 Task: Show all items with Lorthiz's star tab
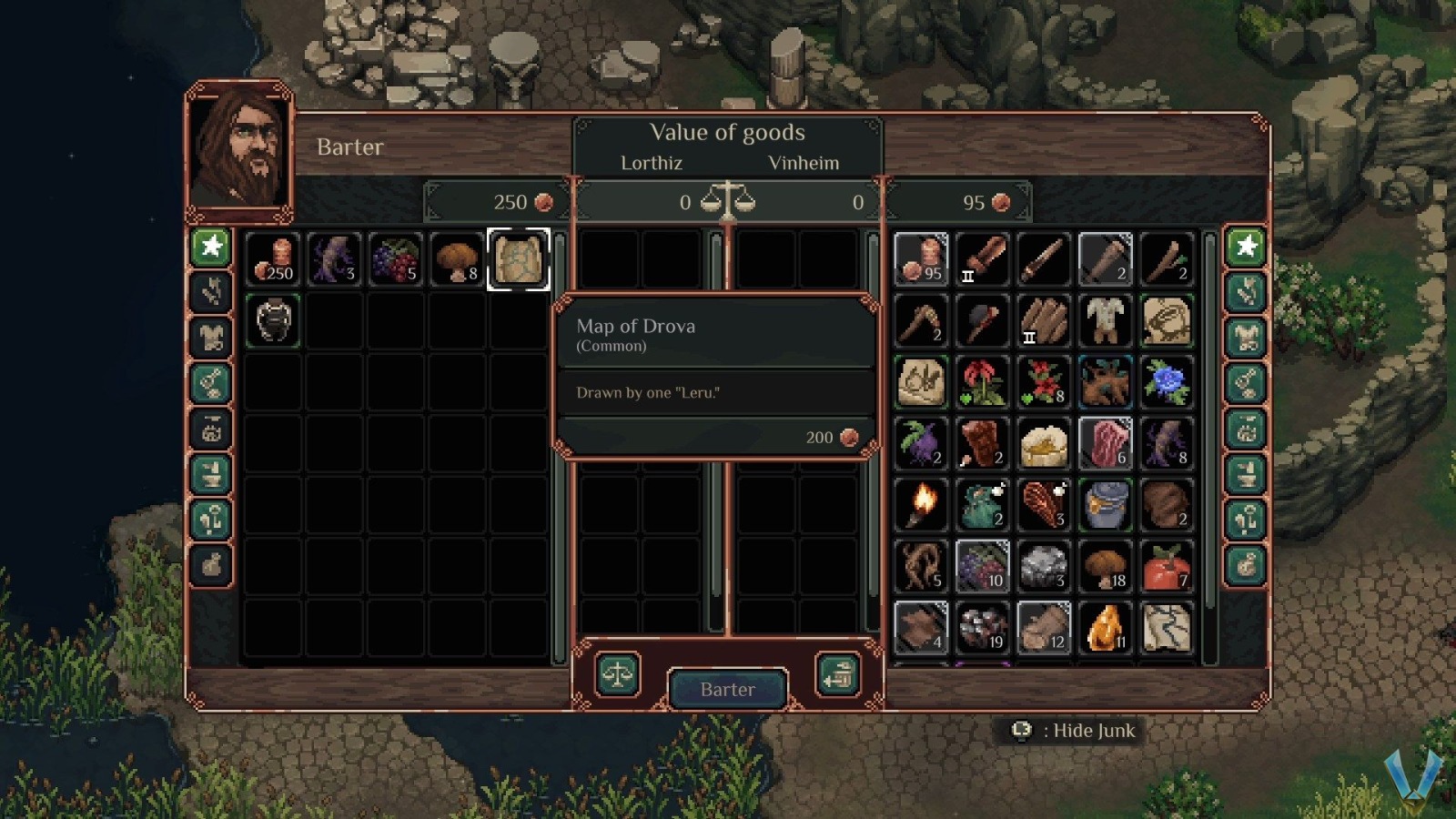pos(211,246)
